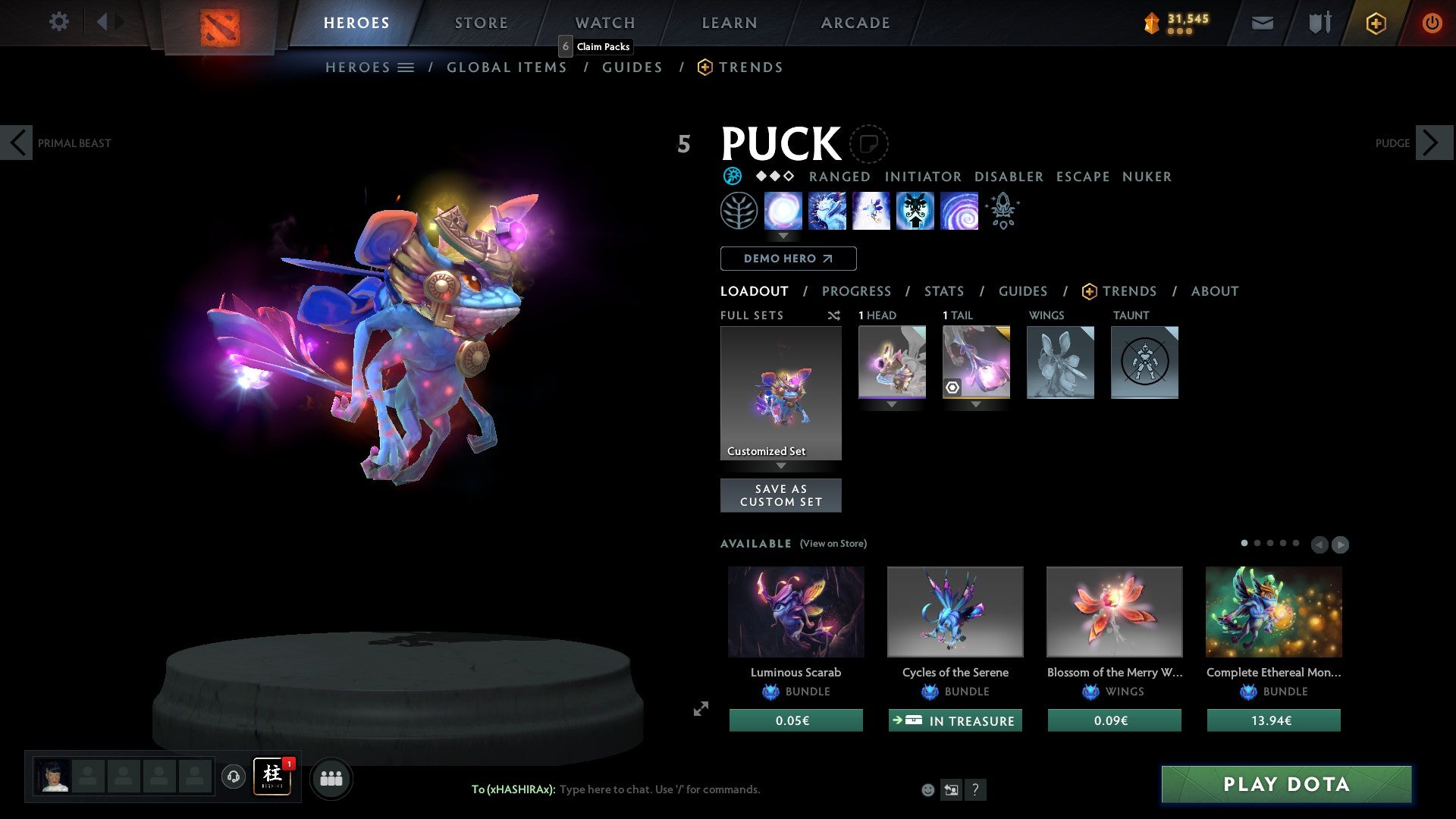Click the Dota Plus hexagon icon
This screenshot has height=819, width=1456.
pos(1375,23)
